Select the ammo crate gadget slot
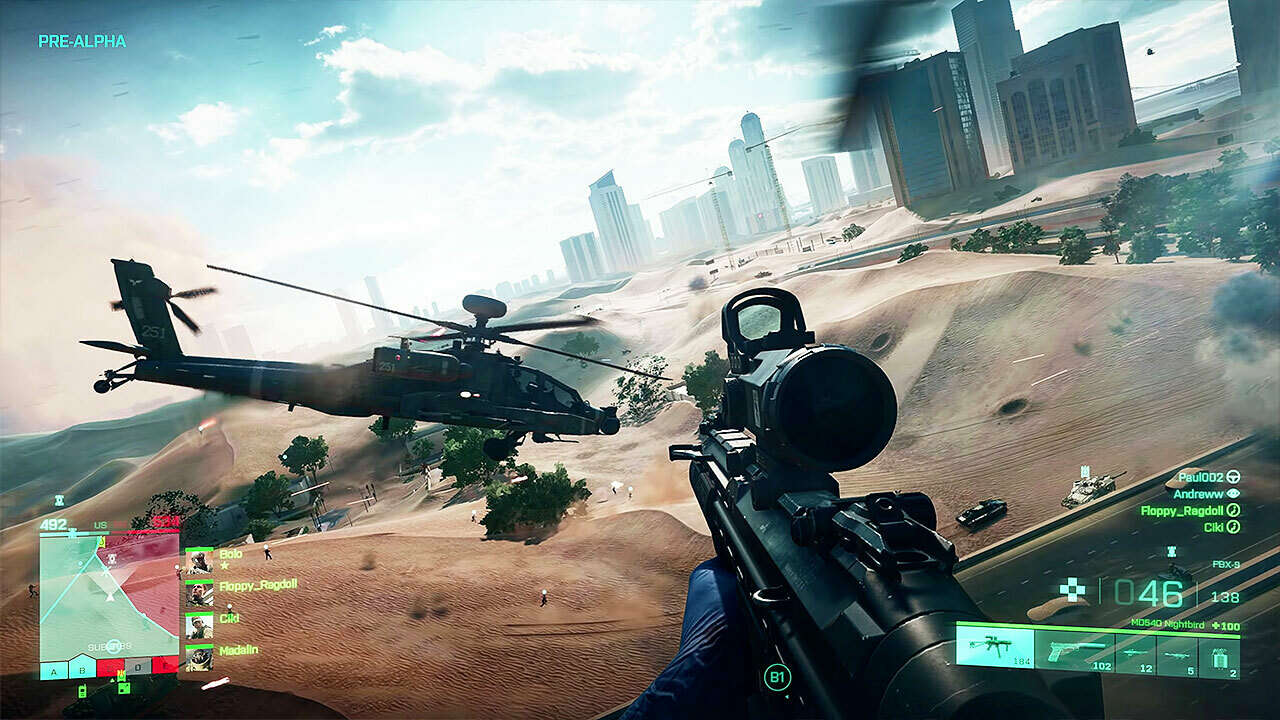The height and width of the screenshot is (720, 1280). [1222, 656]
